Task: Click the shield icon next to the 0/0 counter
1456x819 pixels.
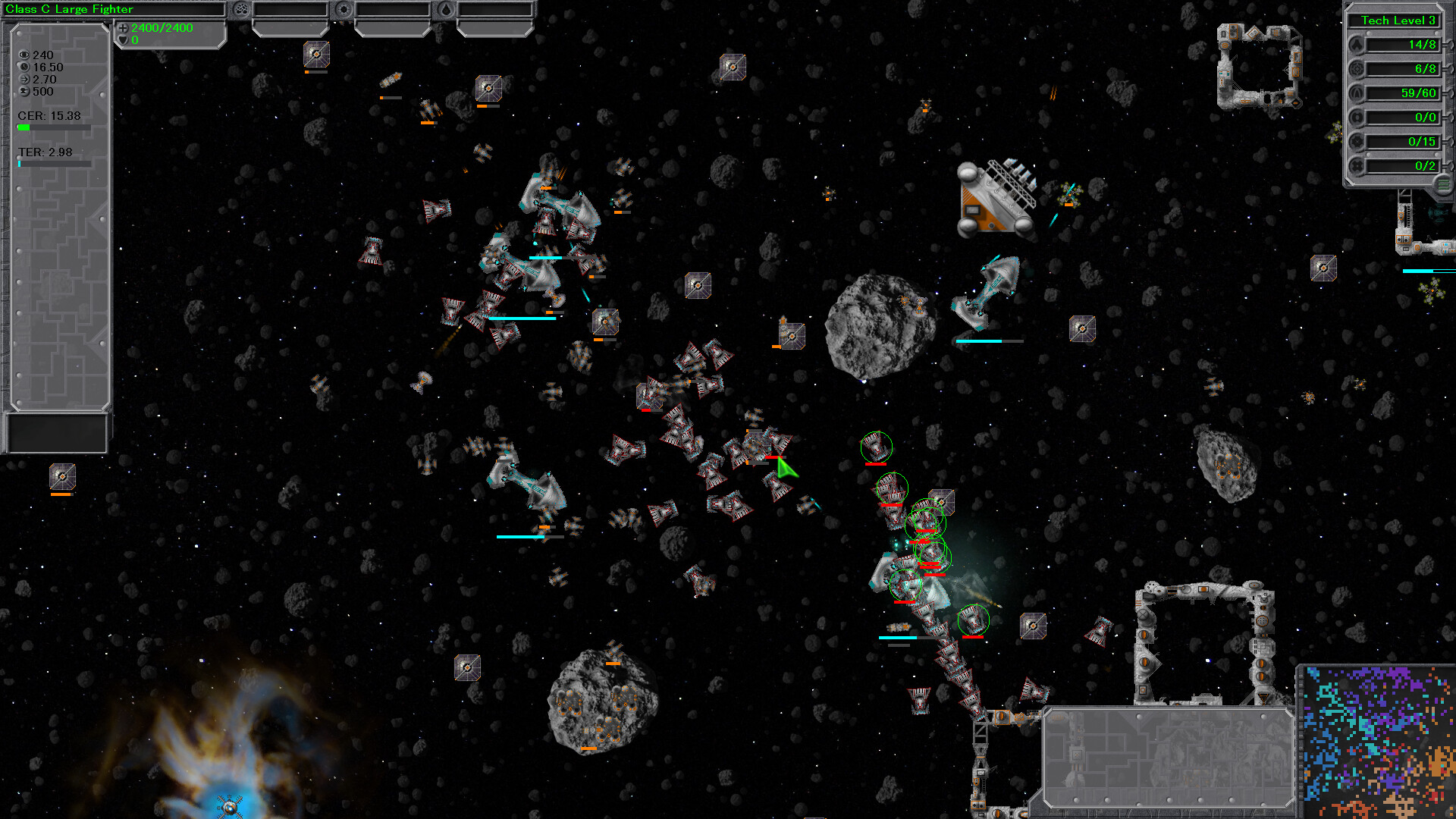Action: click(x=1357, y=118)
